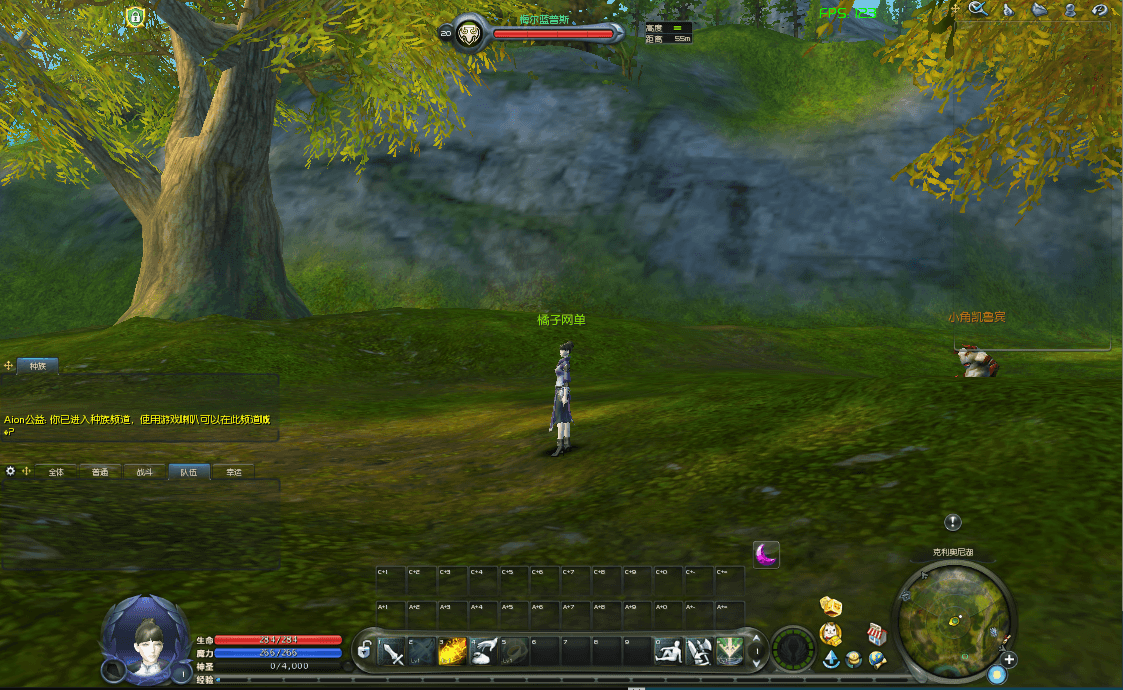Open the shop storefront icon
This screenshot has height=690, width=1123.
point(876,634)
